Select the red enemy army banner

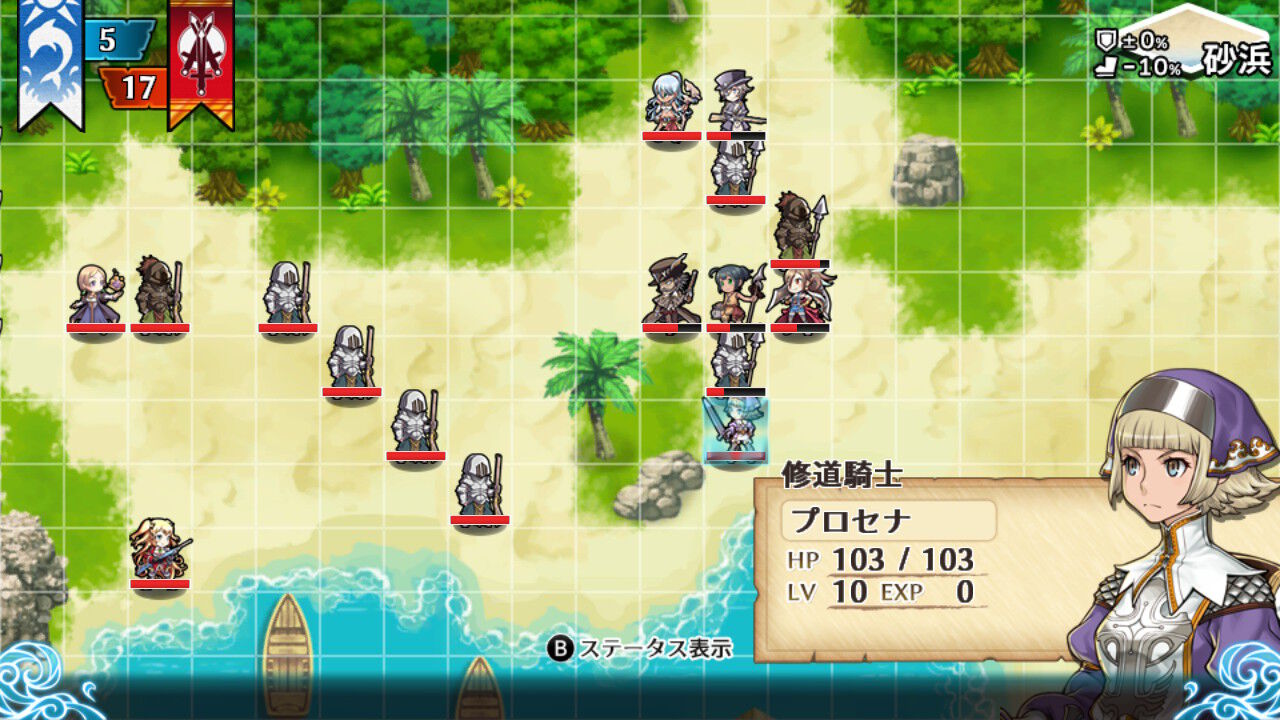pyautogui.click(x=198, y=60)
